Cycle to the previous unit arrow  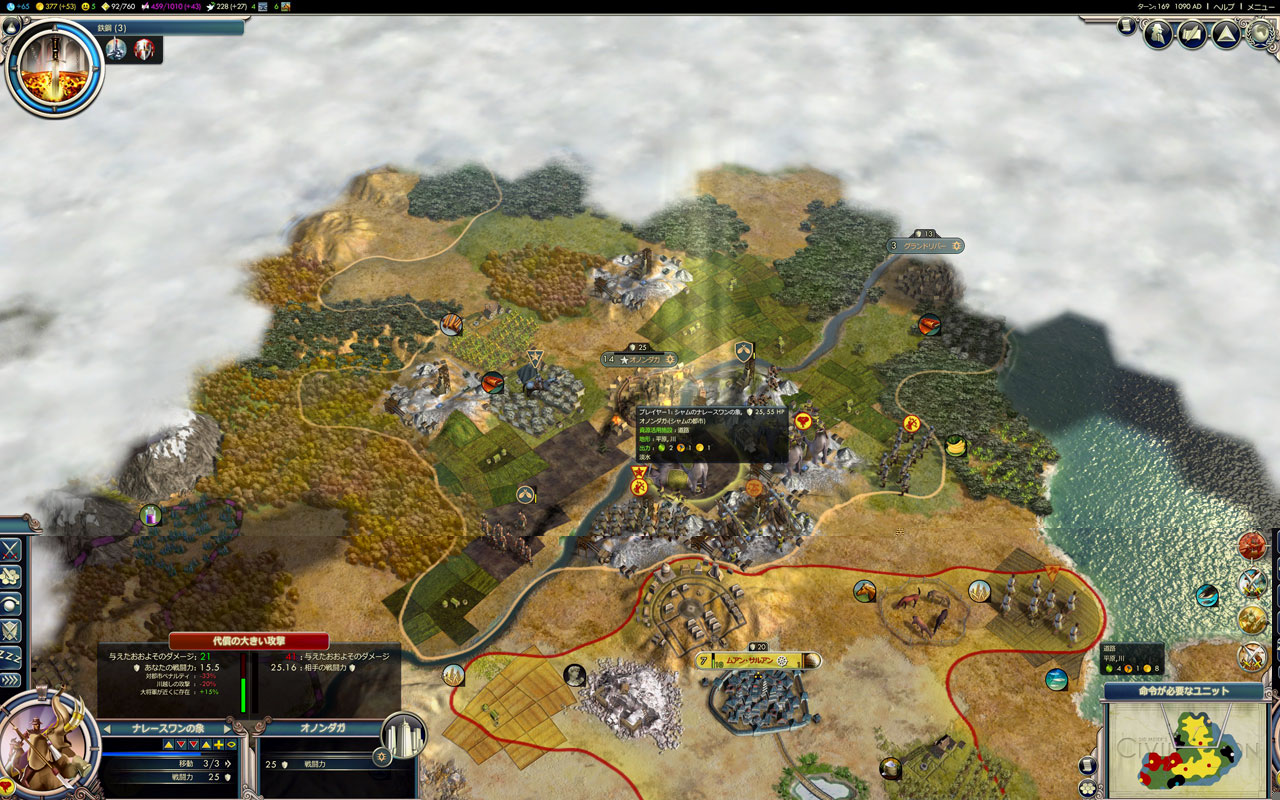click(x=107, y=729)
